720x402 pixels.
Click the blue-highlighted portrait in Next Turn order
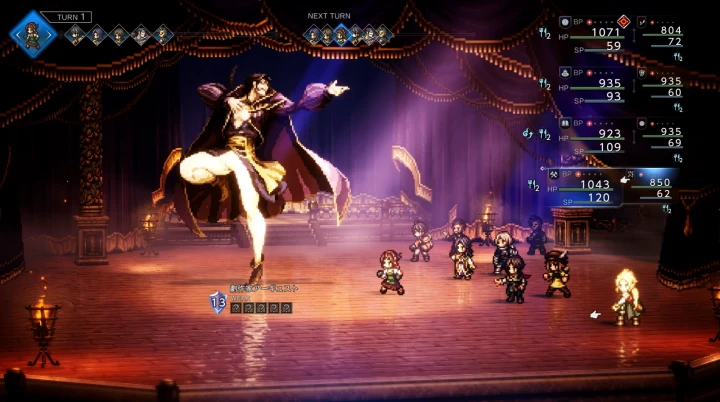tap(341, 36)
